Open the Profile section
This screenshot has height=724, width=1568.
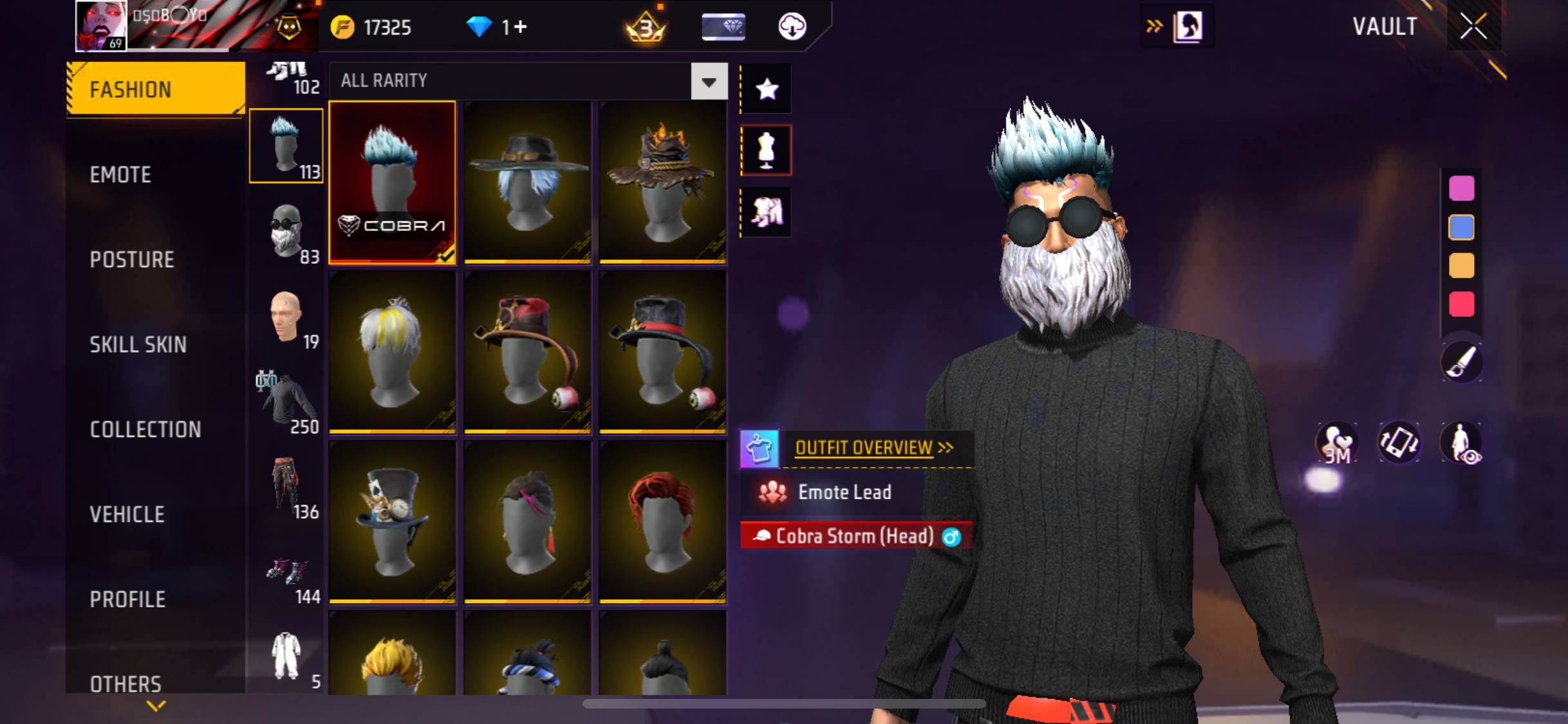(127, 599)
